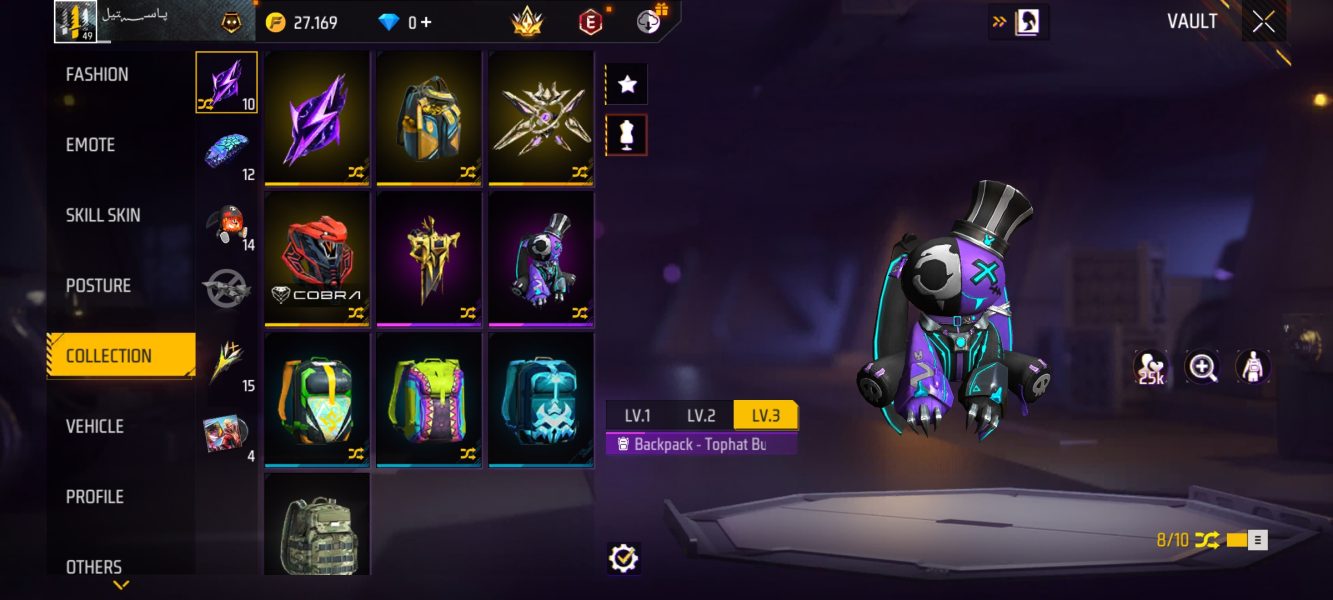This screenshot has width=1333, height=600.
Task: Close the Vault screen
Action: click(x=1263, y=22)
